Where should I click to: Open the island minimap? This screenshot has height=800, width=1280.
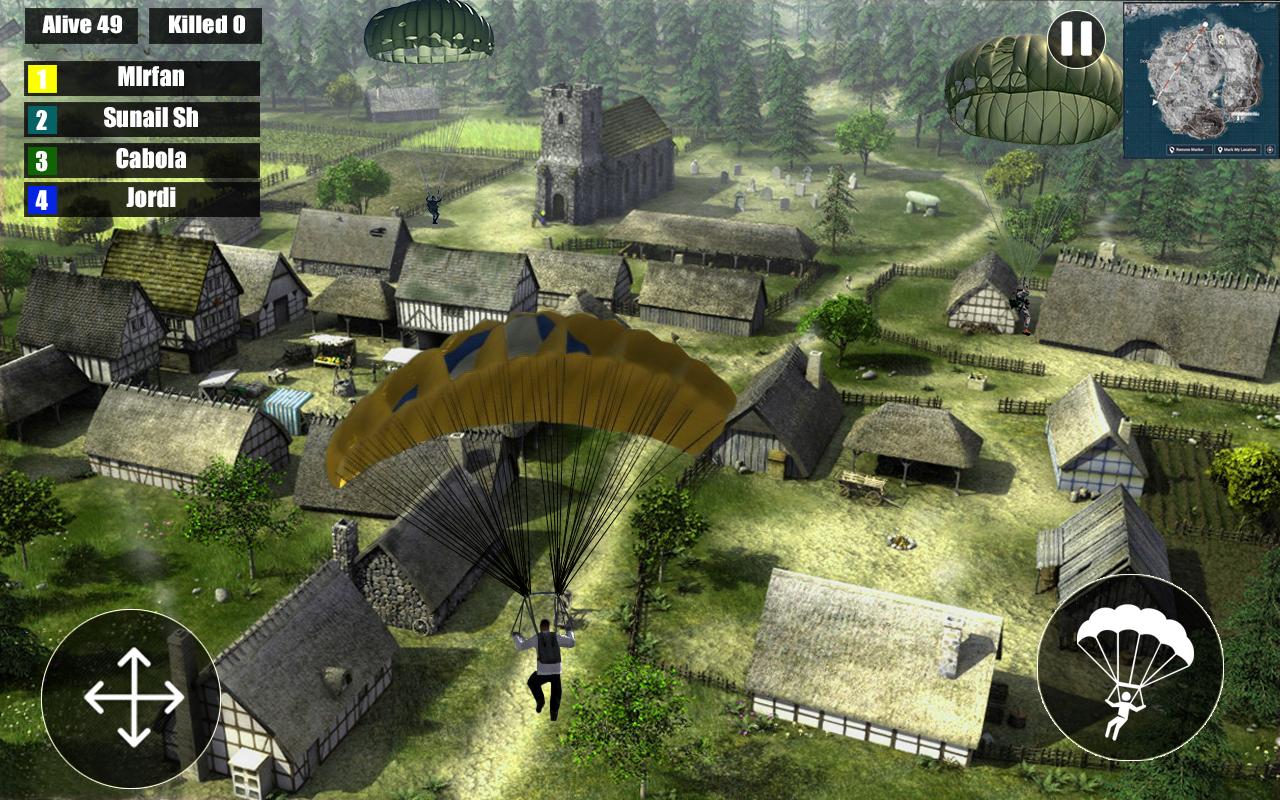pos(1200,72)
